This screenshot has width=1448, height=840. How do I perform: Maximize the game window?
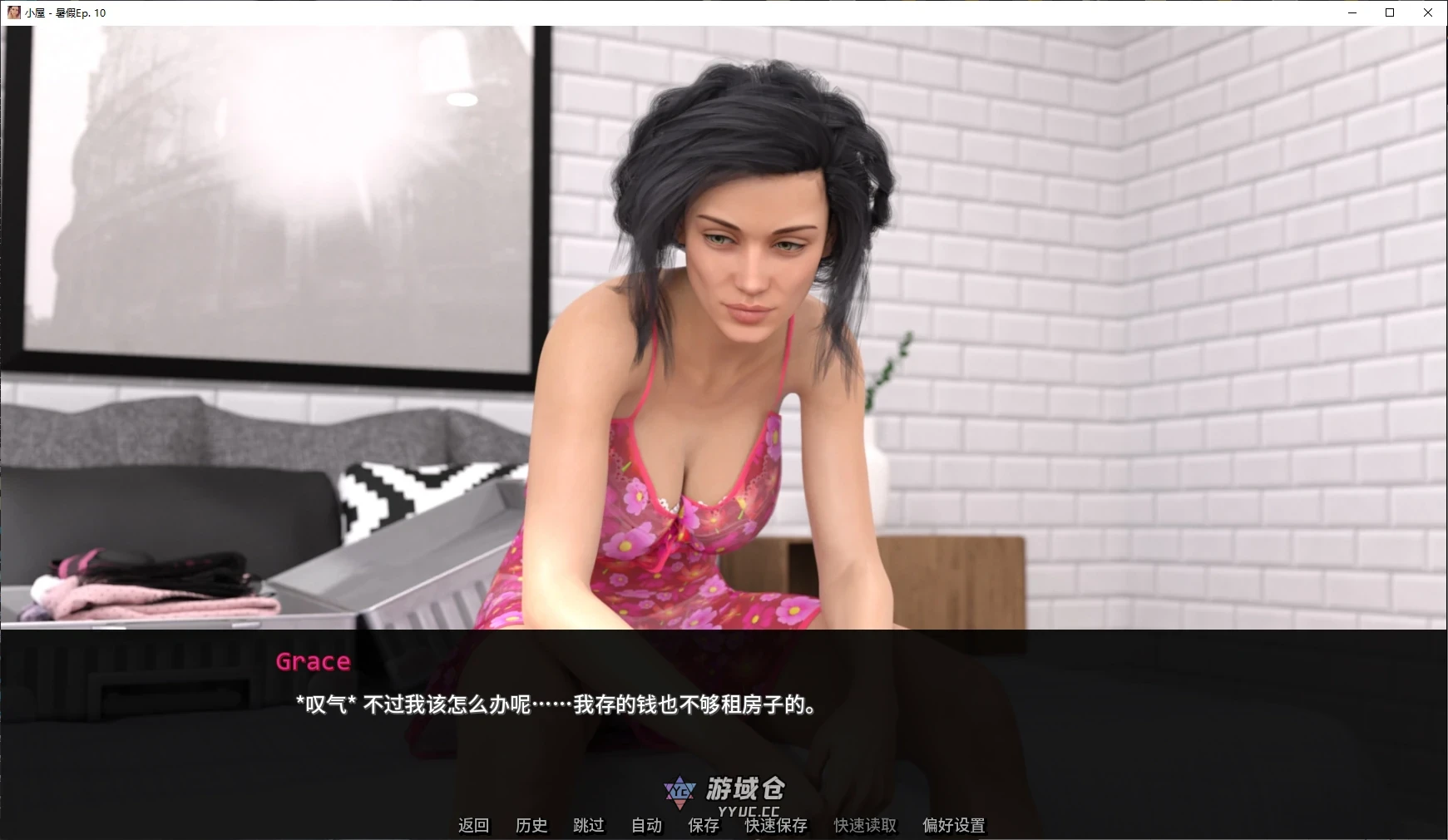(1390, 12)
